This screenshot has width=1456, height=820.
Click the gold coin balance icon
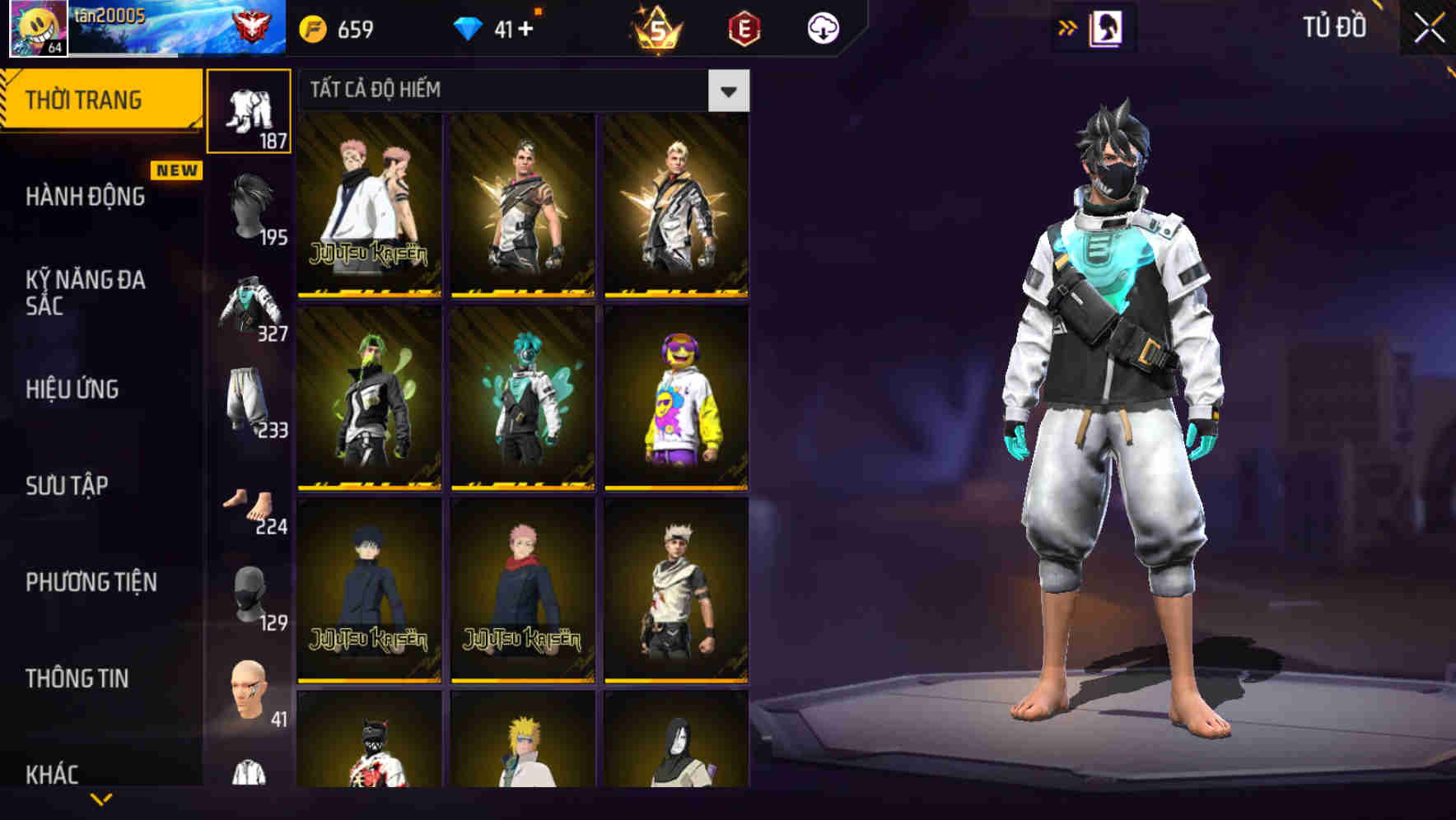311,27
